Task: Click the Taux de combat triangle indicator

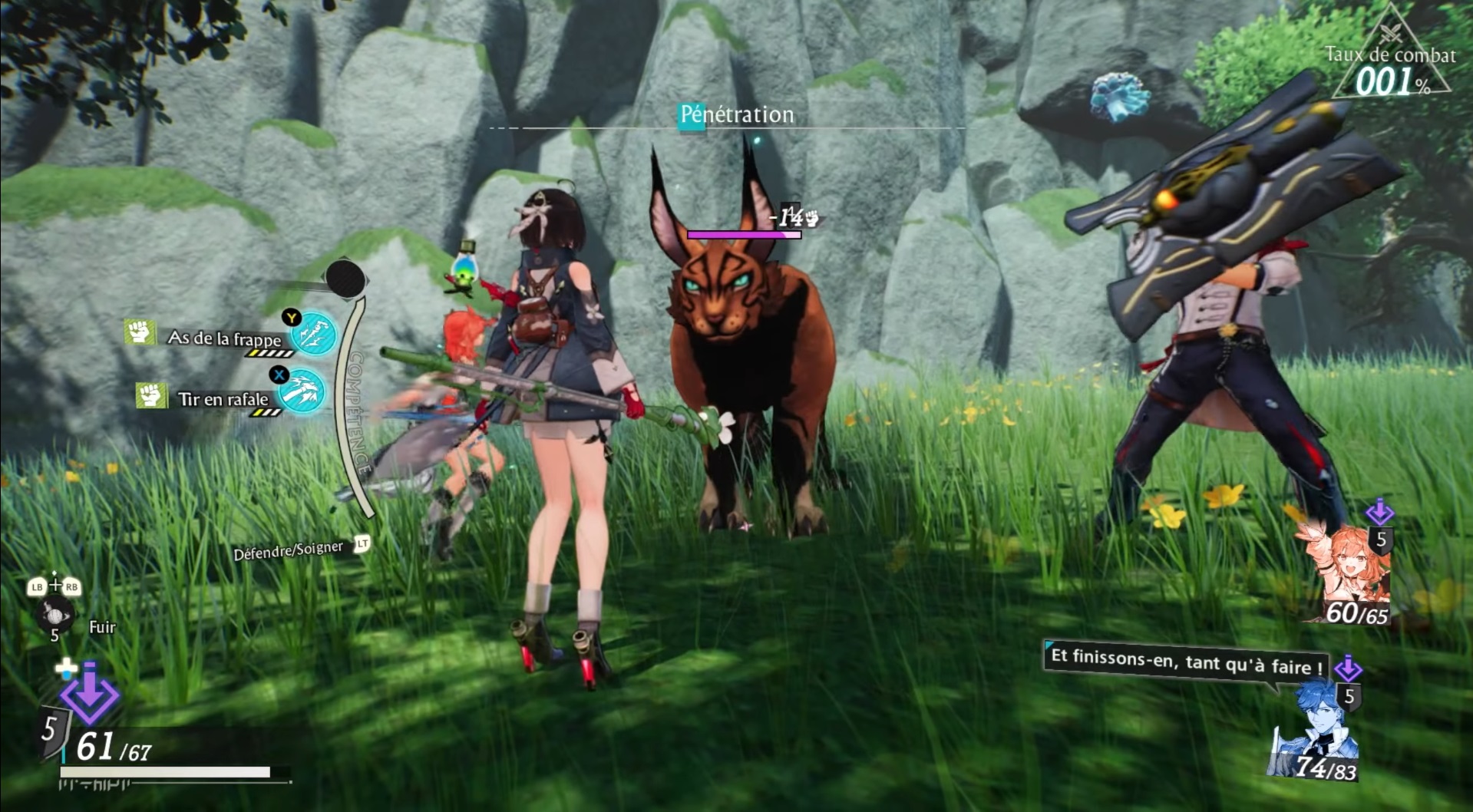Action: coord(1390,58)
